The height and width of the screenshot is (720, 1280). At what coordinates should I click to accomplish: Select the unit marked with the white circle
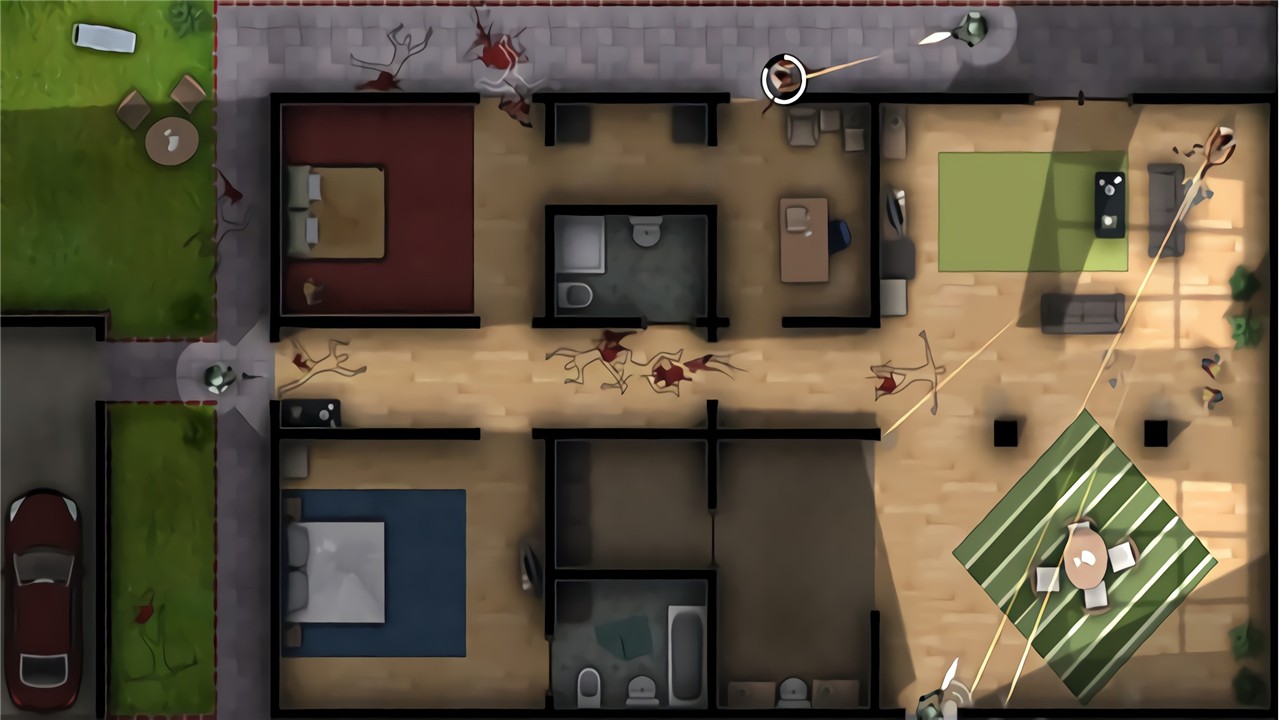(784, 79)
